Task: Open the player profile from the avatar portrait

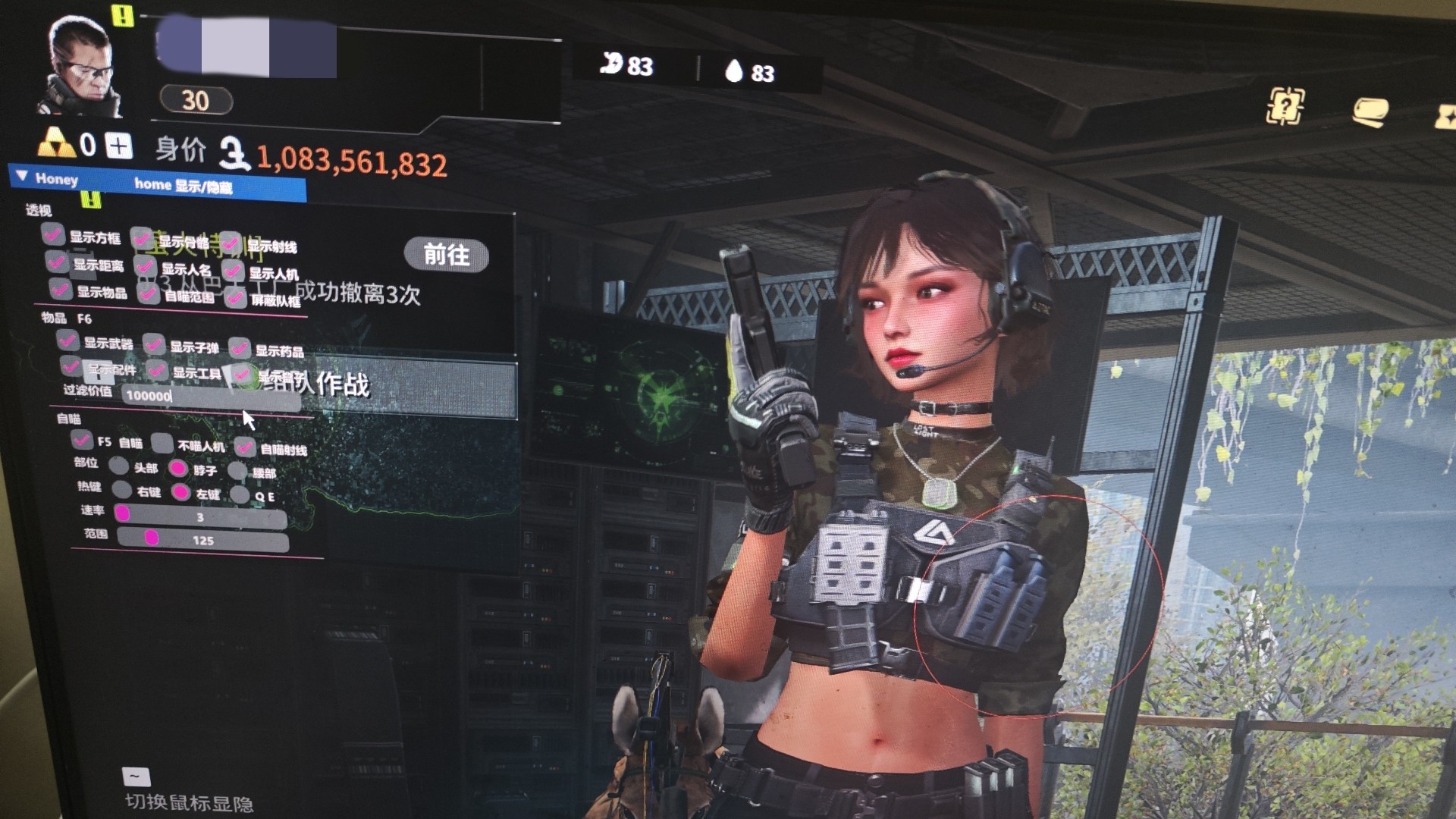Action: 80,68
